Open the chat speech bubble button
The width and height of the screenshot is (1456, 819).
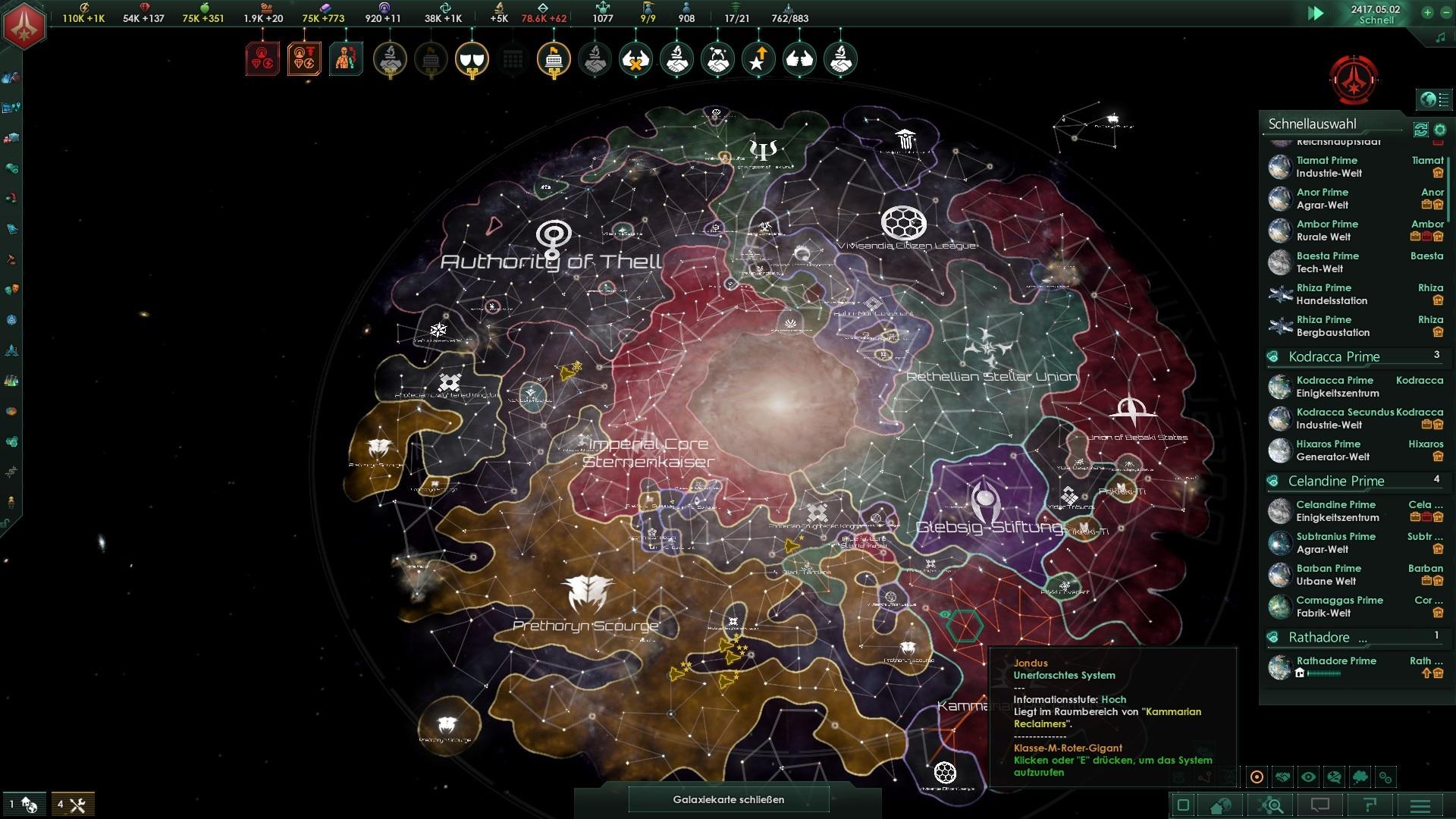1320,805
